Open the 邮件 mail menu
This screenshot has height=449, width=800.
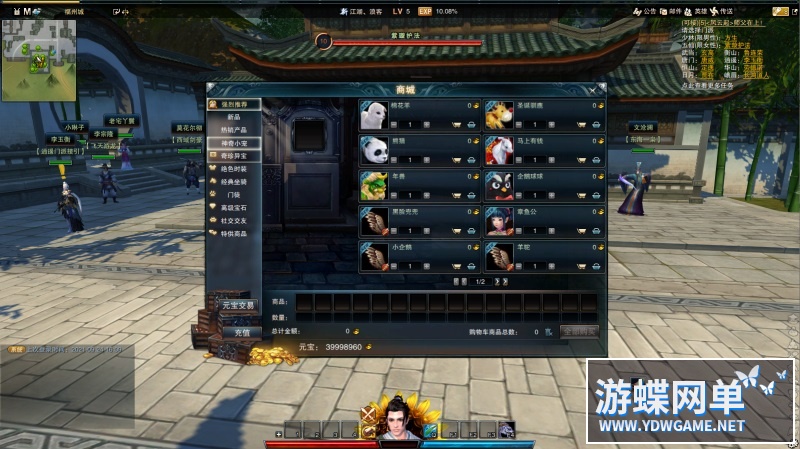pyautogui.click(x=673, y=11)
